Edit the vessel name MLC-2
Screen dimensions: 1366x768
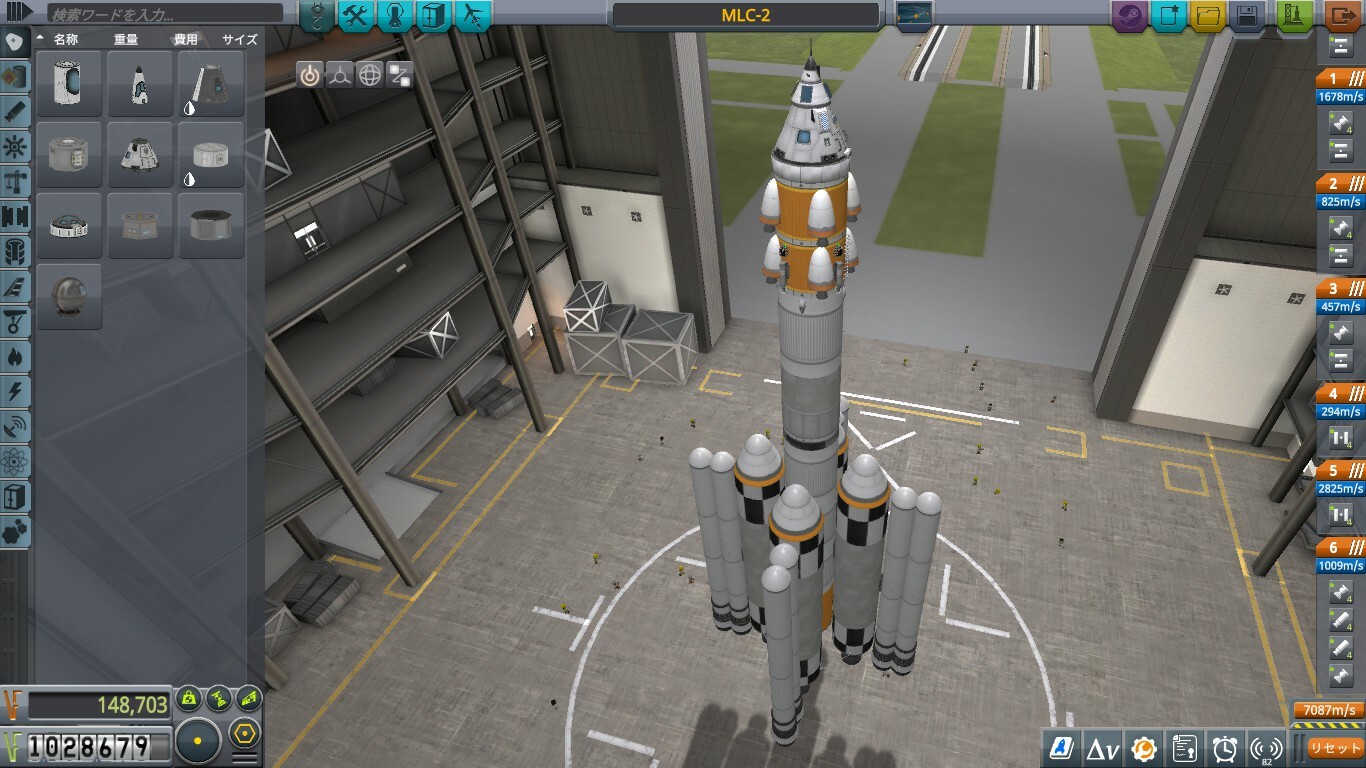click(745, 16)
